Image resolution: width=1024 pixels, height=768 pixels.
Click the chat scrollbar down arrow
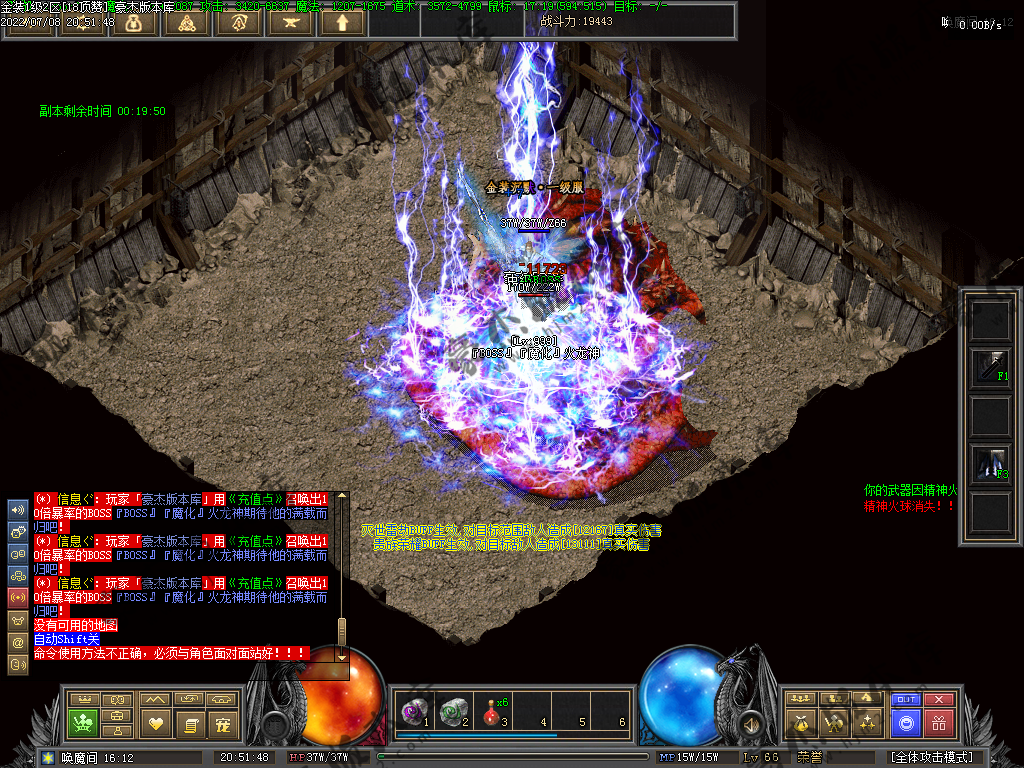pos(342,657)
